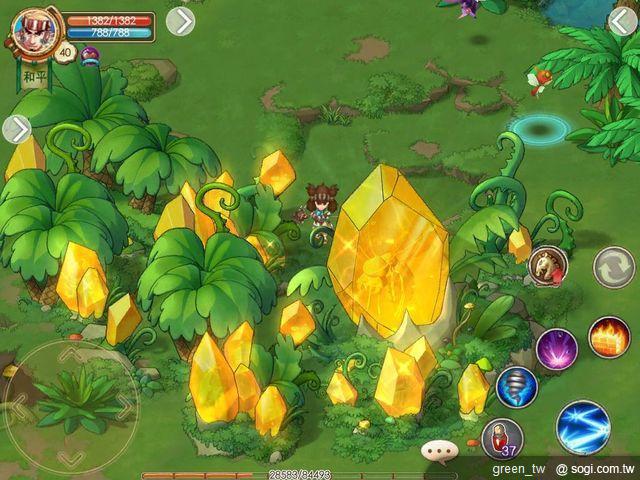Call the horse mount icon
The image size is (640, 480).
547,265
